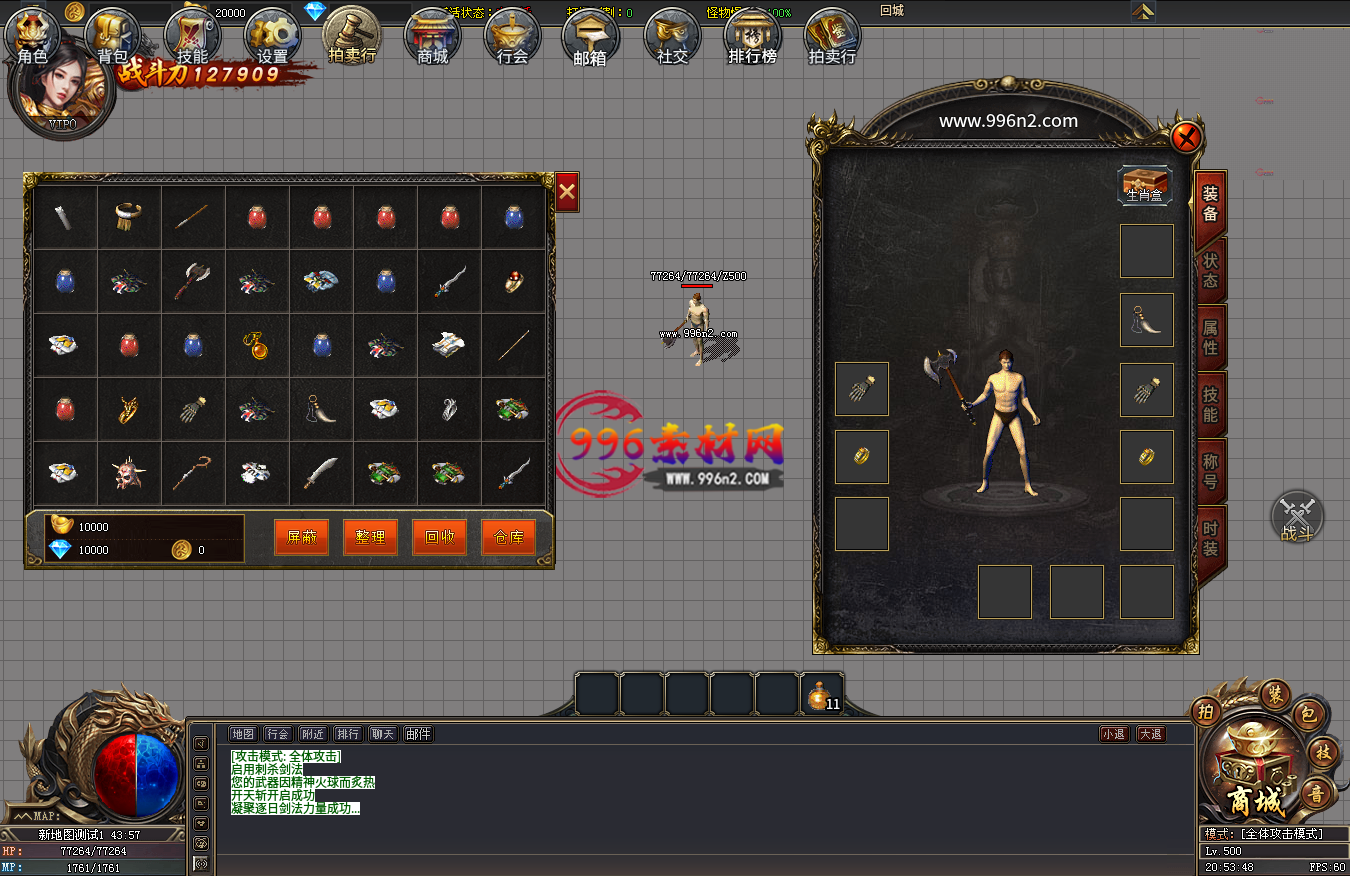Open the 生肖盒 zodiac box
1350x876 pixels.
[1145, 185]
